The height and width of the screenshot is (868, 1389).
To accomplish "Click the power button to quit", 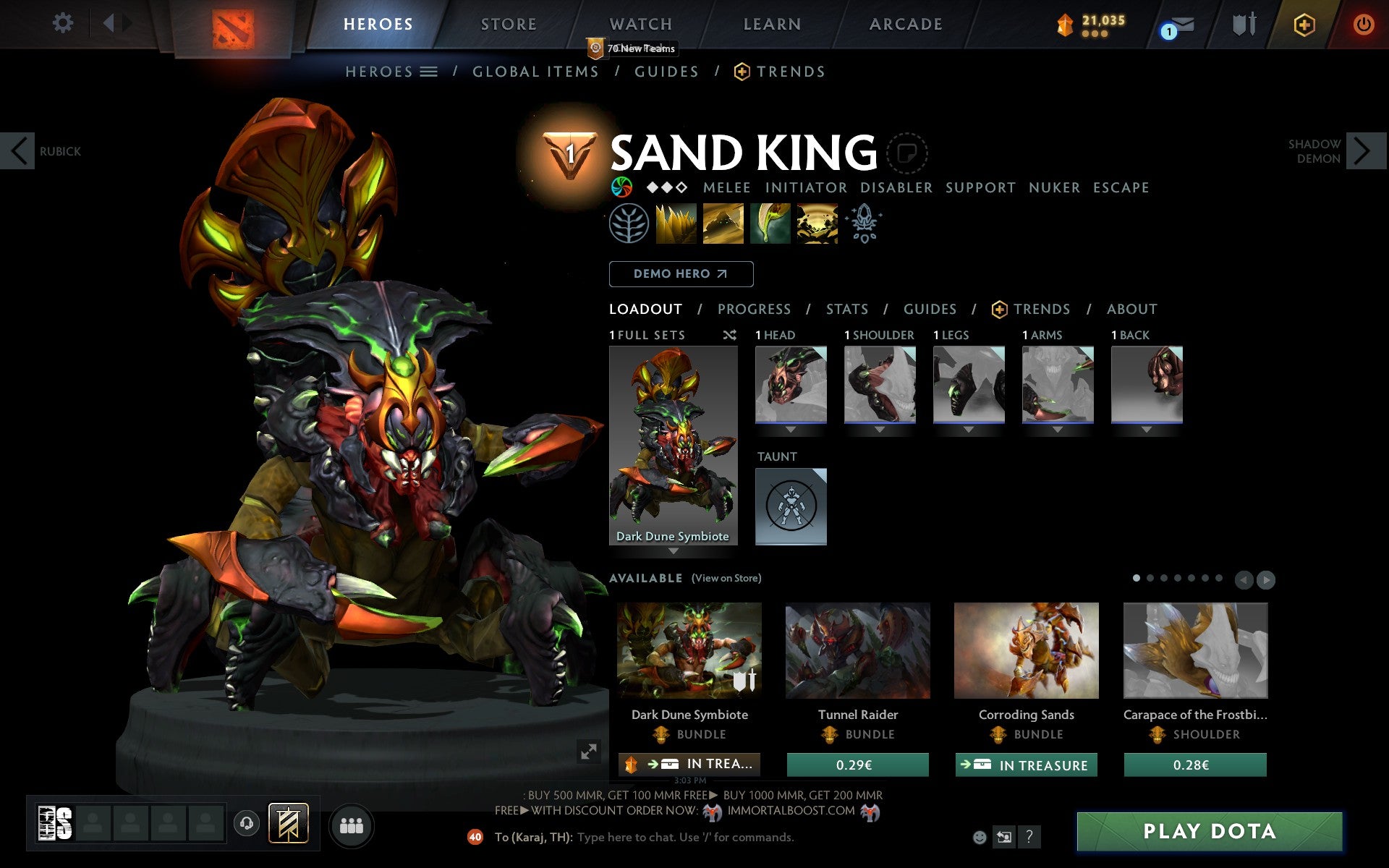I will [1364, 22].
